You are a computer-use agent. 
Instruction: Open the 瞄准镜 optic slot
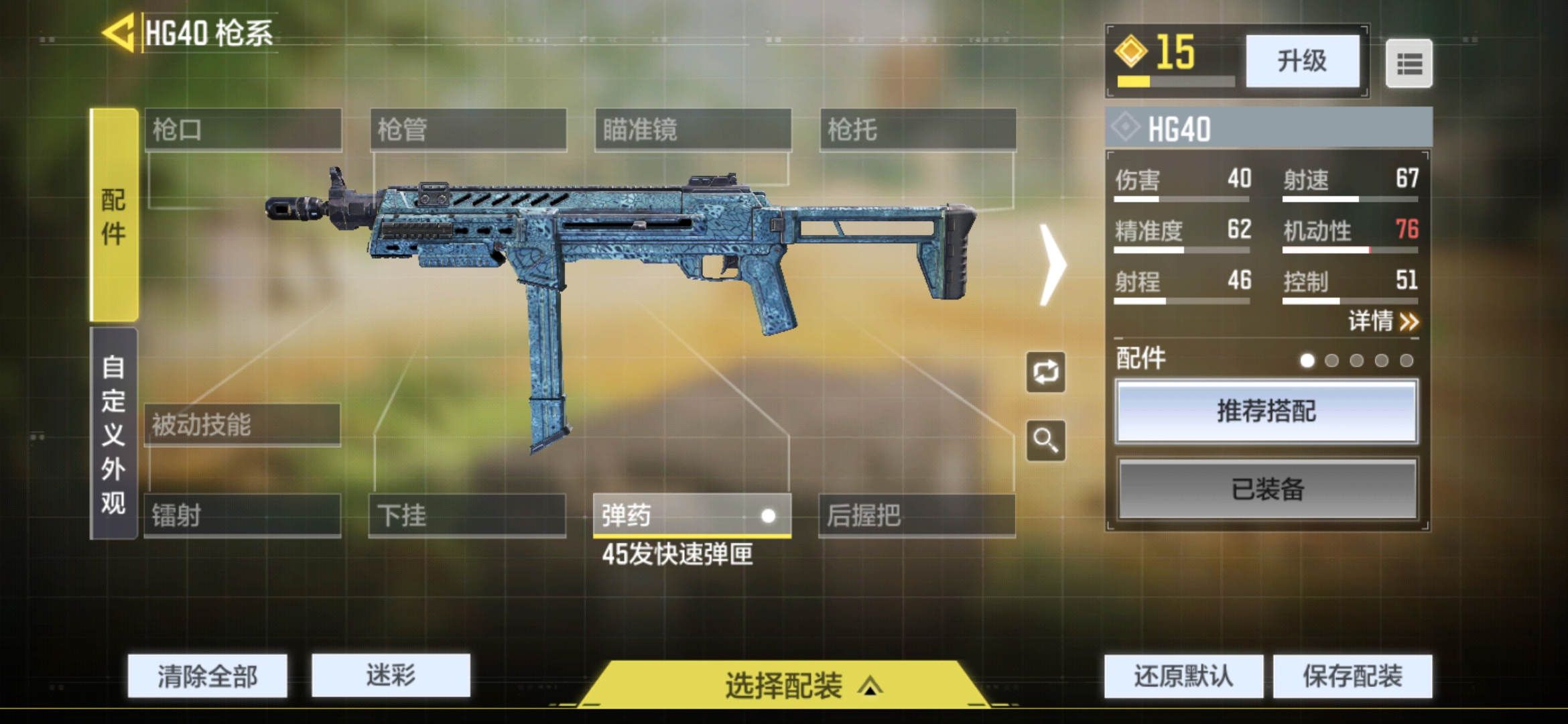point(693,129)
